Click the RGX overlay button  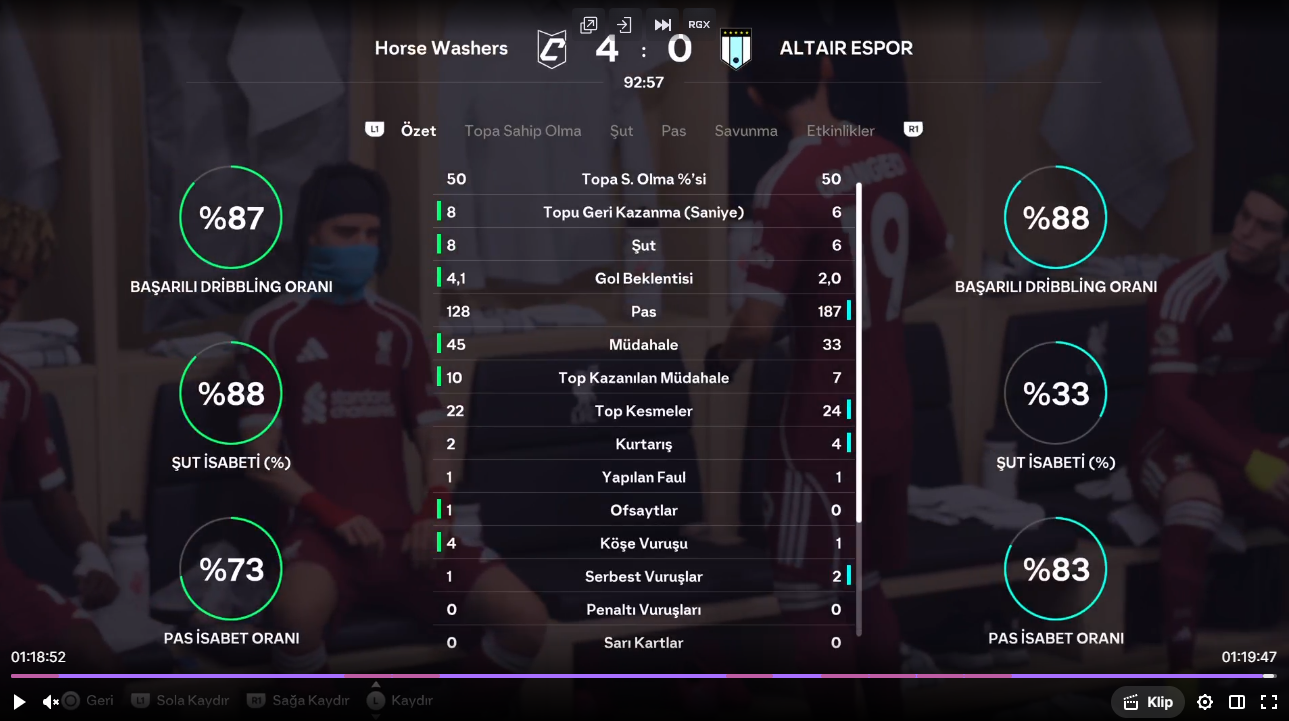698,25
